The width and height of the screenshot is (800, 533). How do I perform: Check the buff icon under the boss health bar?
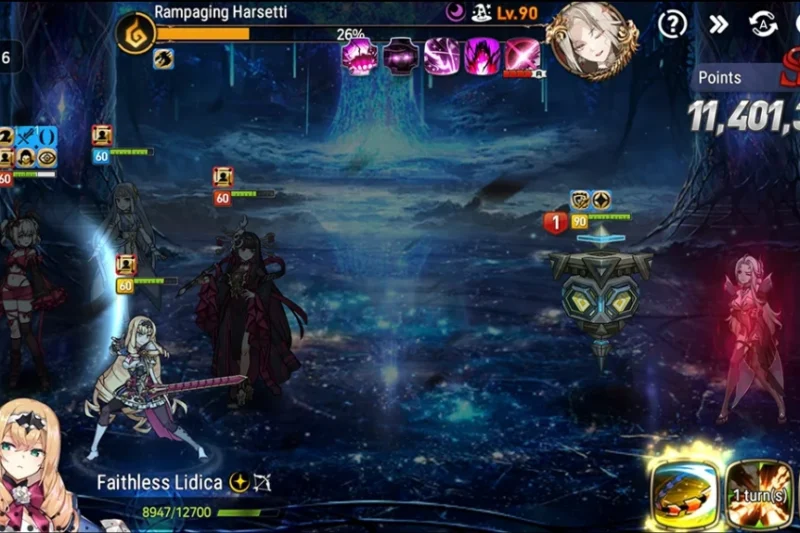click(x=163, y=58)
